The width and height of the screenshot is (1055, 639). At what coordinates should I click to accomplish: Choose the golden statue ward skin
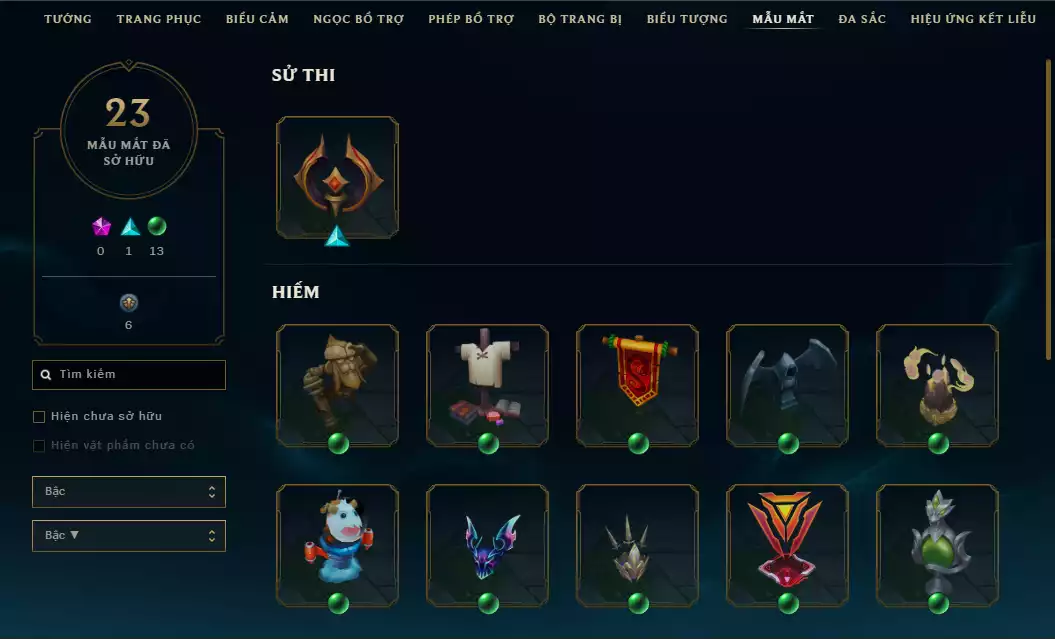pyautogui.click(x=337, y=385)
